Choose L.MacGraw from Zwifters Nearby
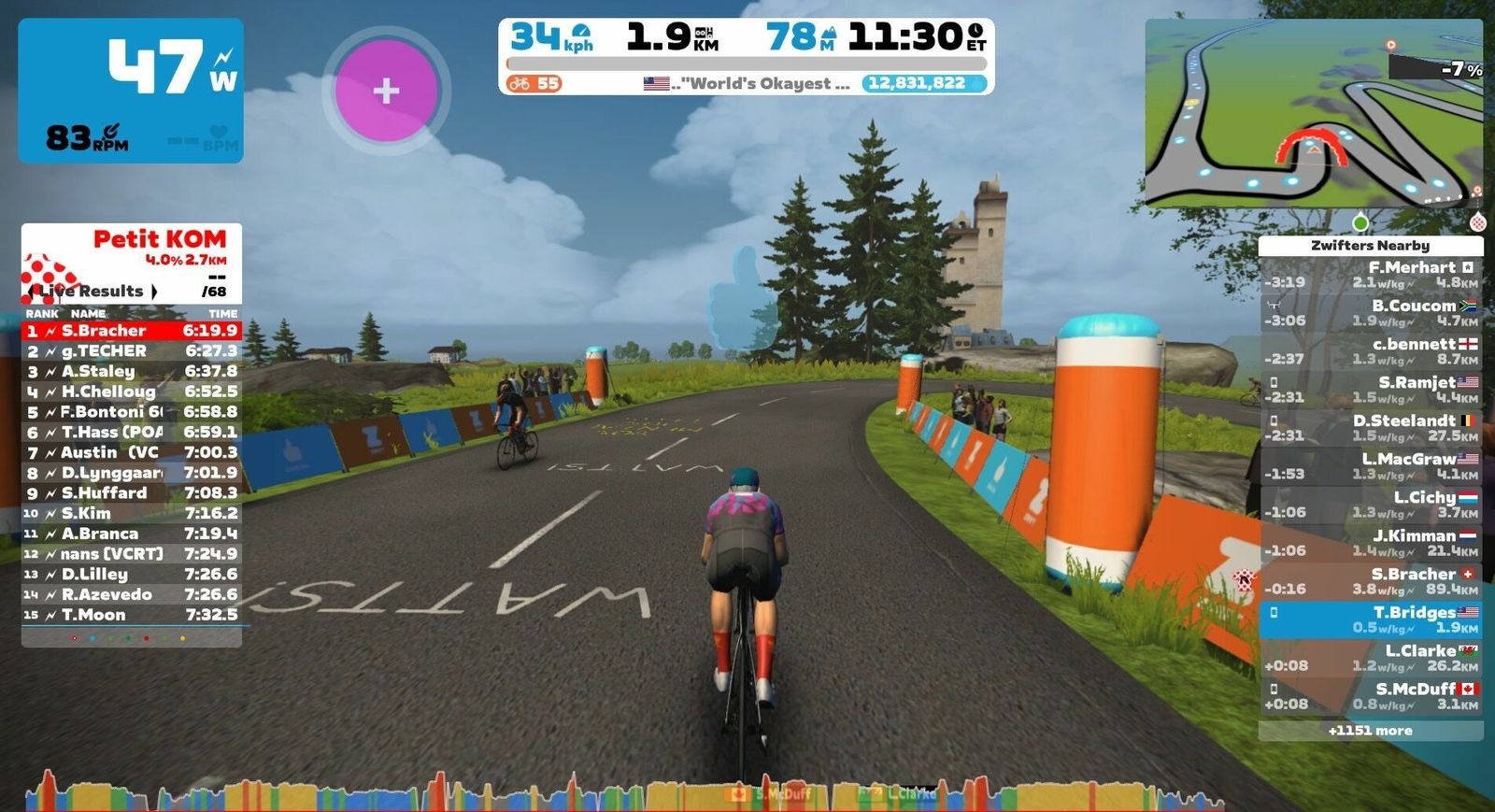Viewport: 1495px width, 812px height. [1370, 466]
